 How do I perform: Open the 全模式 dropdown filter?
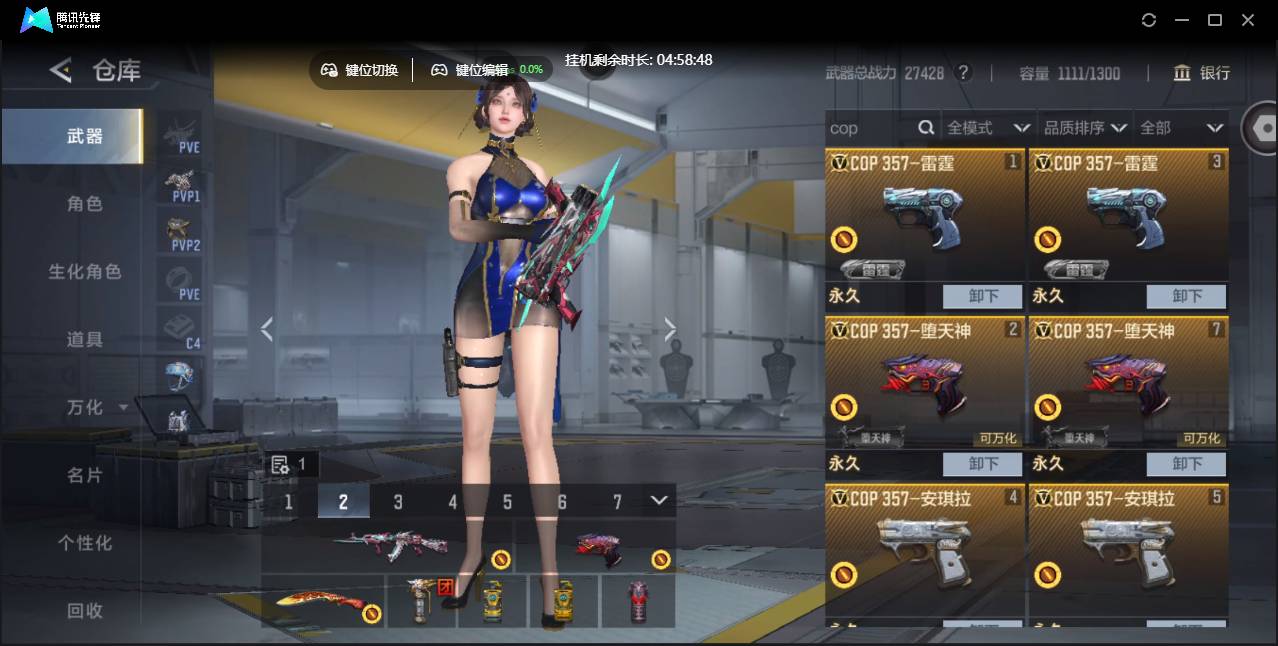point(988,128)
